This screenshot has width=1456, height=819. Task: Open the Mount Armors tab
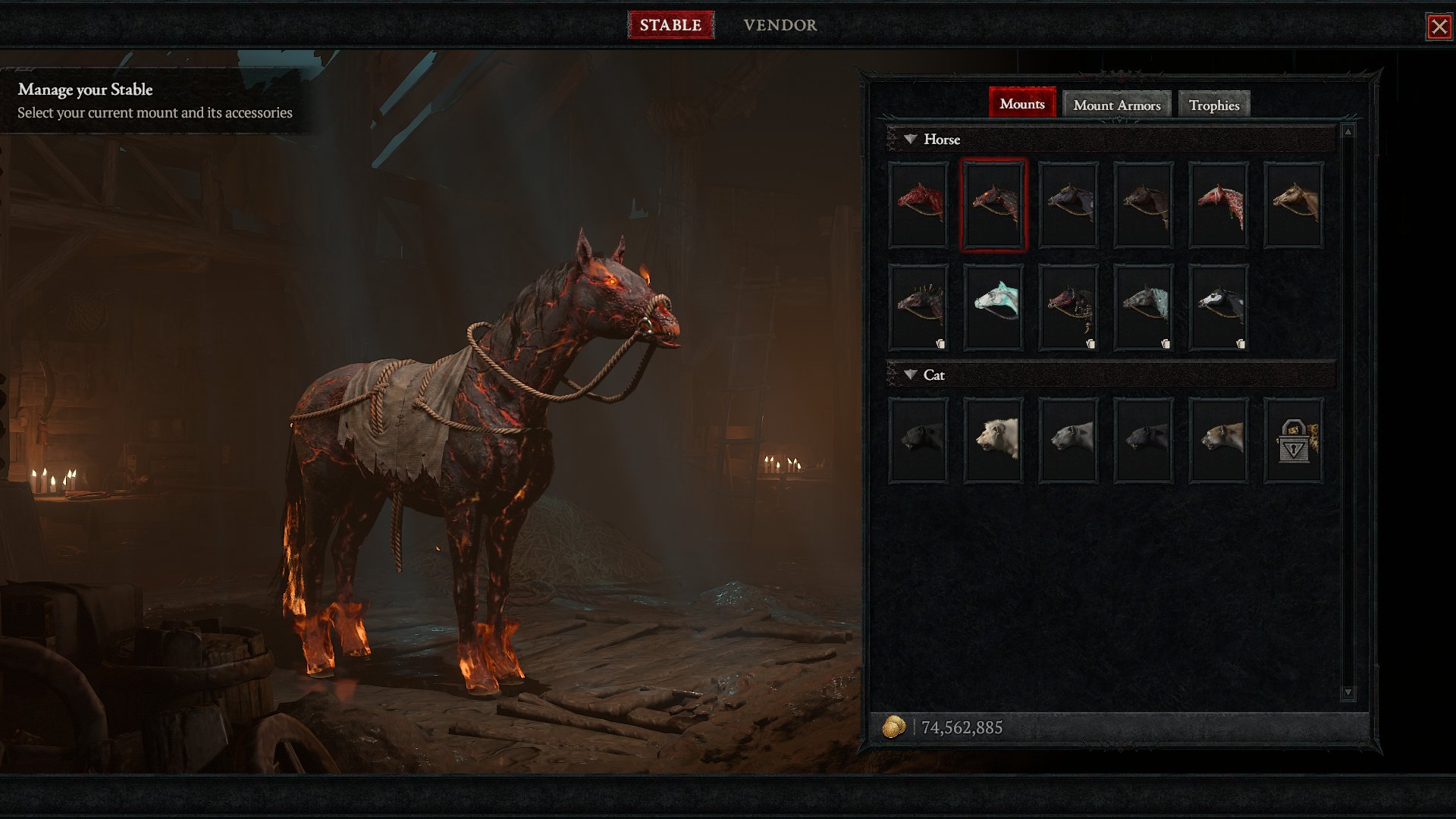pyautogui.click(x=1116, y=105)
